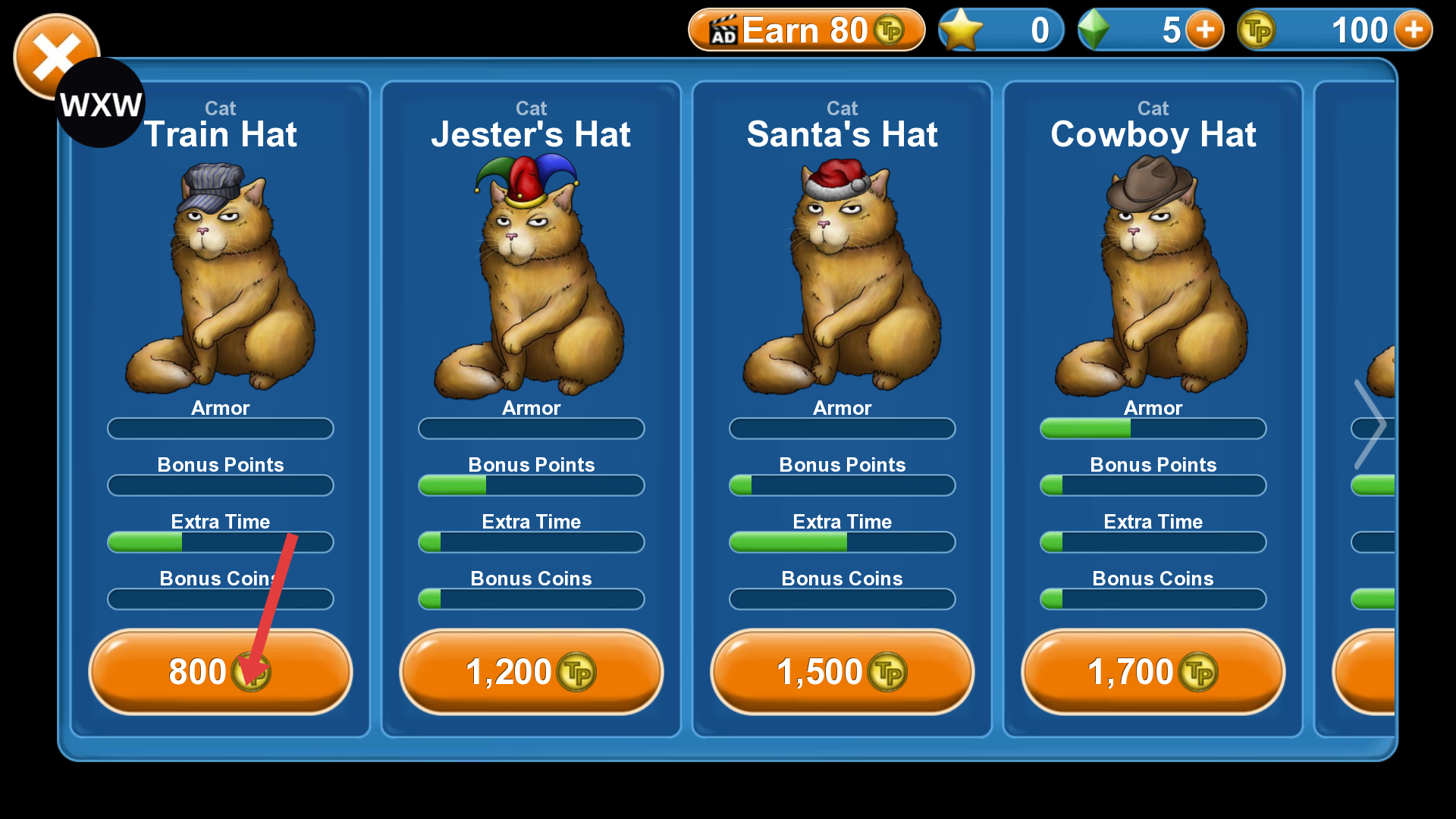1456x819 pixels.
Task: Select the Jester's Hat cat picture
Action: click(x=531, y=281)
